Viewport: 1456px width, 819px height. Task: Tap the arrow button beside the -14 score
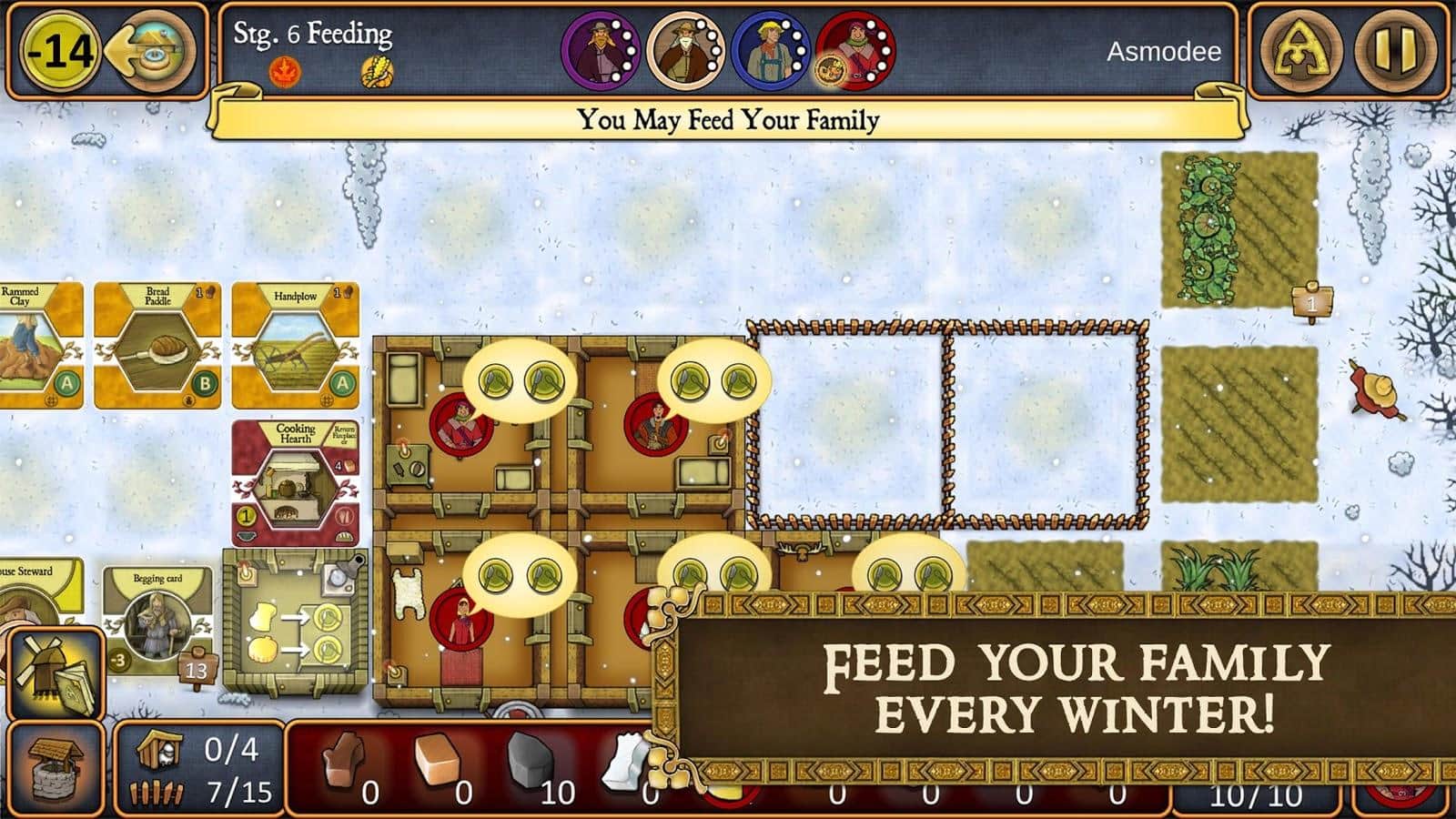coord(152,51)
